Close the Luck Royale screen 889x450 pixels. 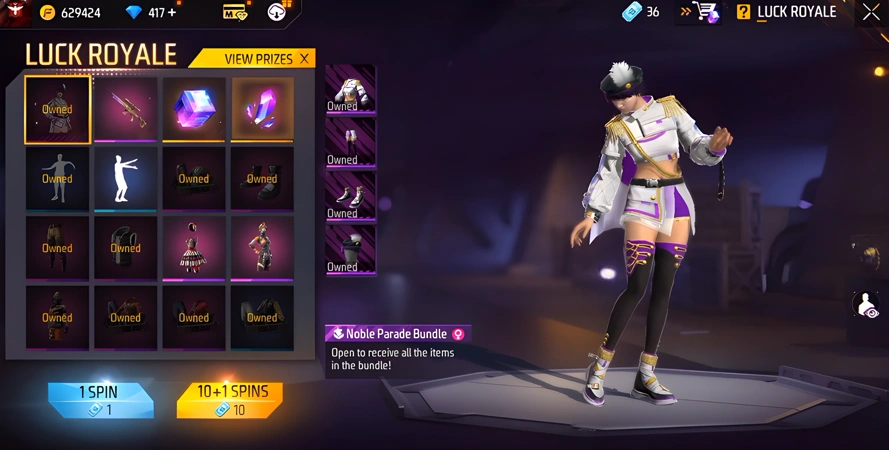(871, 12)
